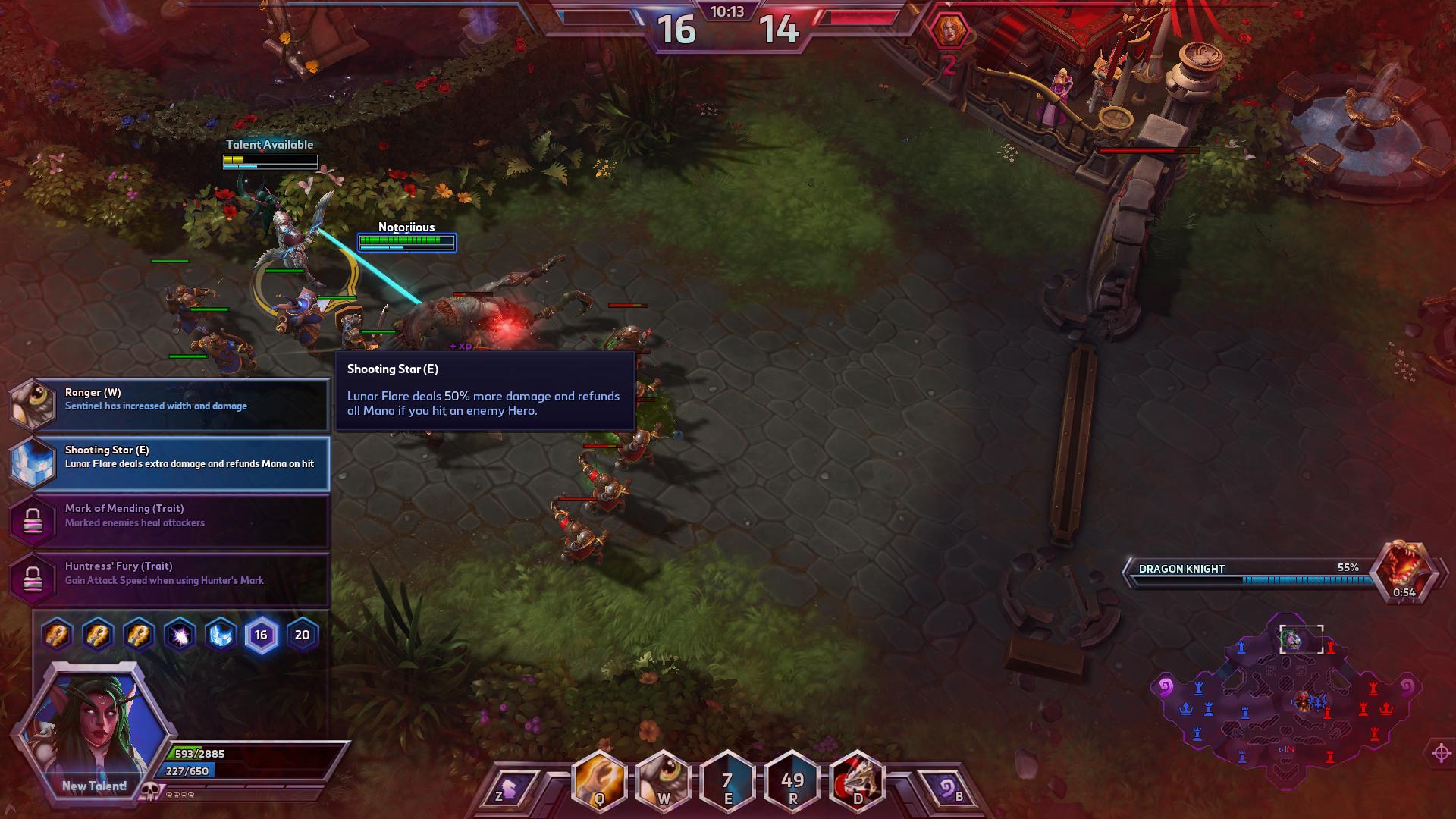
Task: Click the R heroic ability on cooldown
Action: 792,781
